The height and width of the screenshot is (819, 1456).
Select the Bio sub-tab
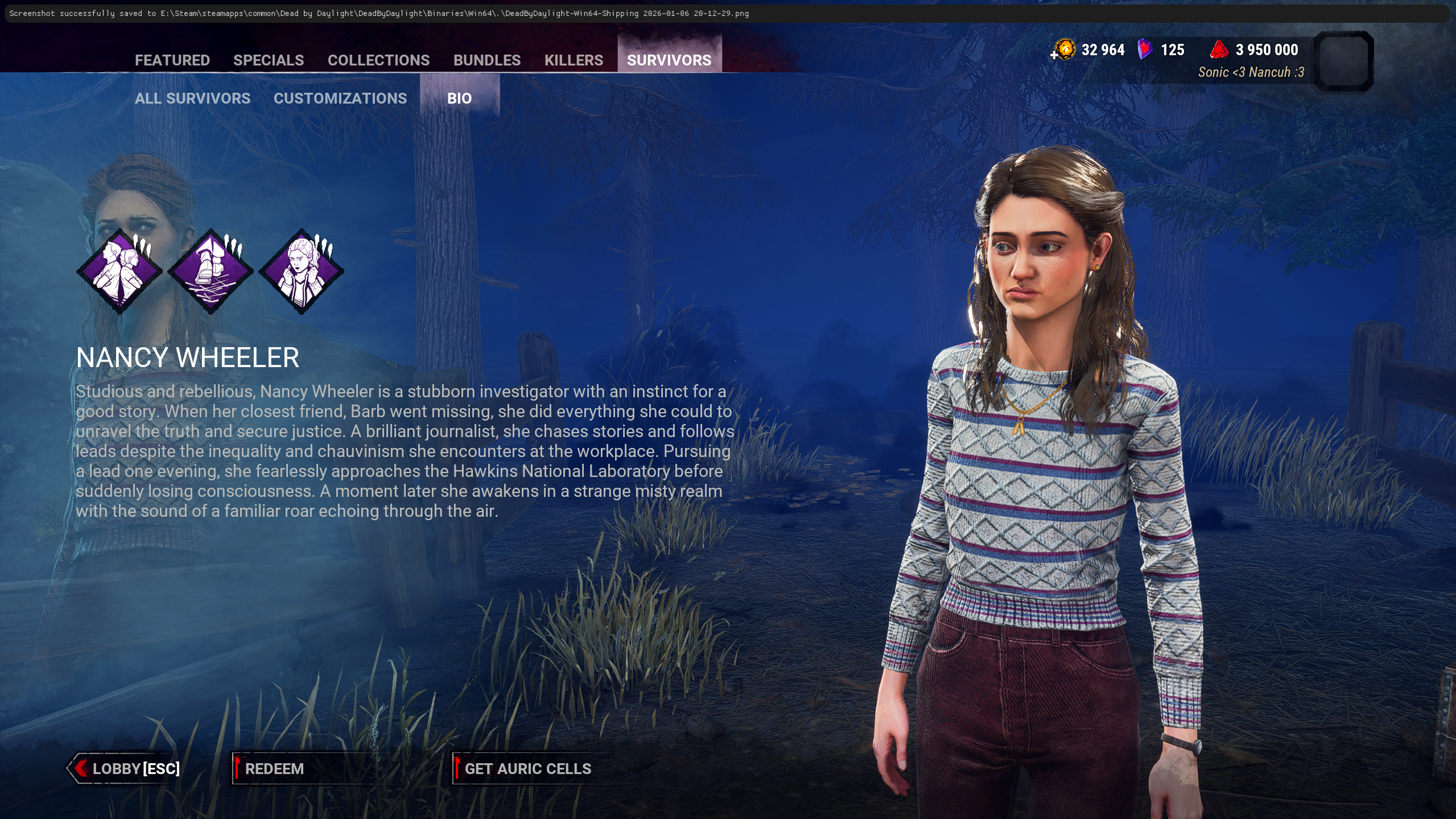pyautogui.click(x=459, y=98)
